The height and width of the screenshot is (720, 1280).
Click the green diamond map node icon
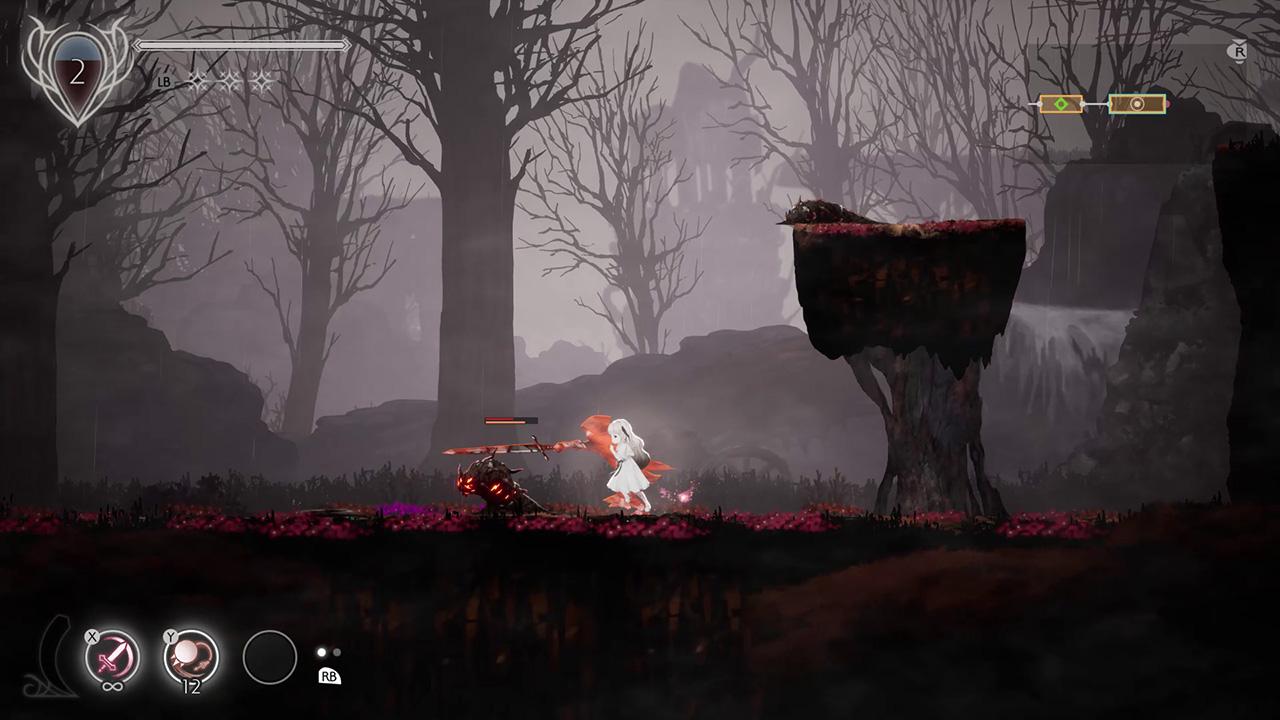[1060, 103]
